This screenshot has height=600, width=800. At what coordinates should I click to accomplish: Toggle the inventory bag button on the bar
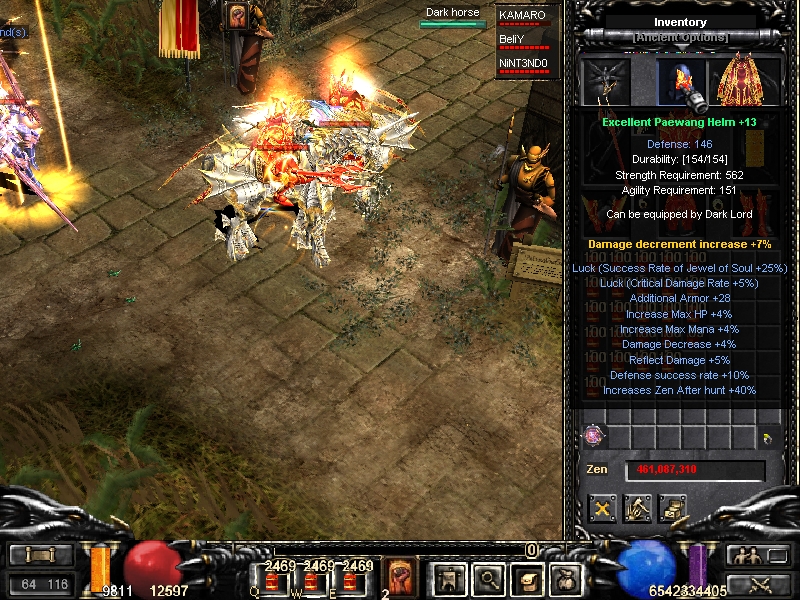tap(566, 577)
